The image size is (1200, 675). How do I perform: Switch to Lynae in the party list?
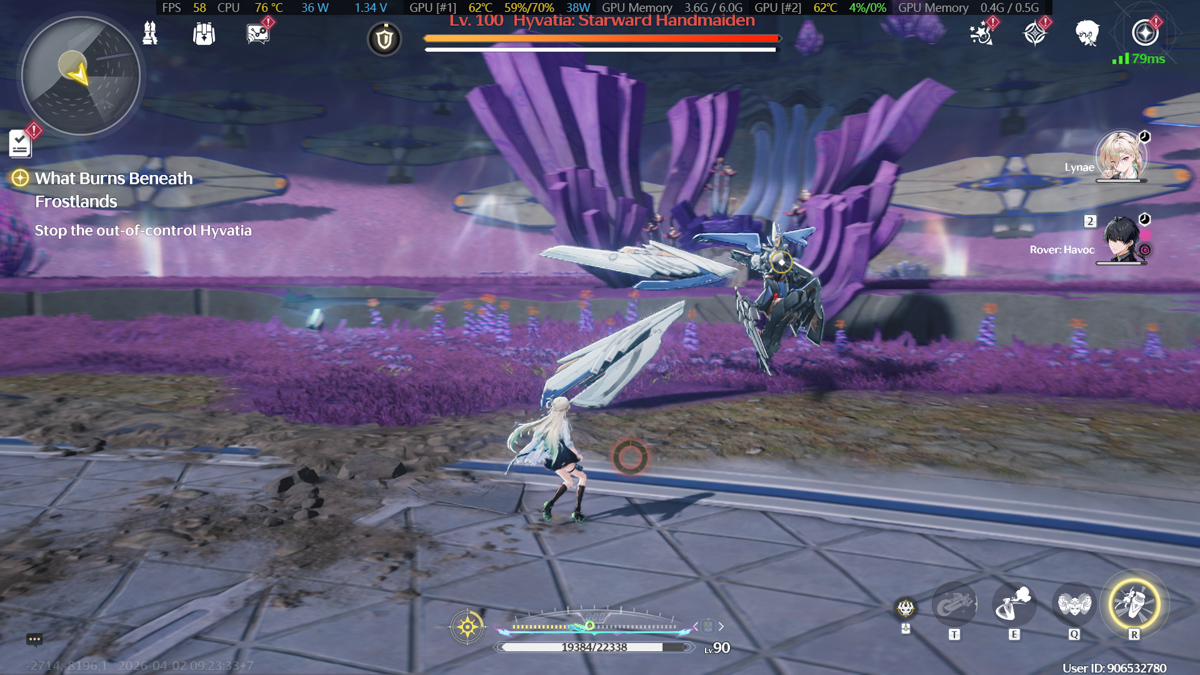1120,156
